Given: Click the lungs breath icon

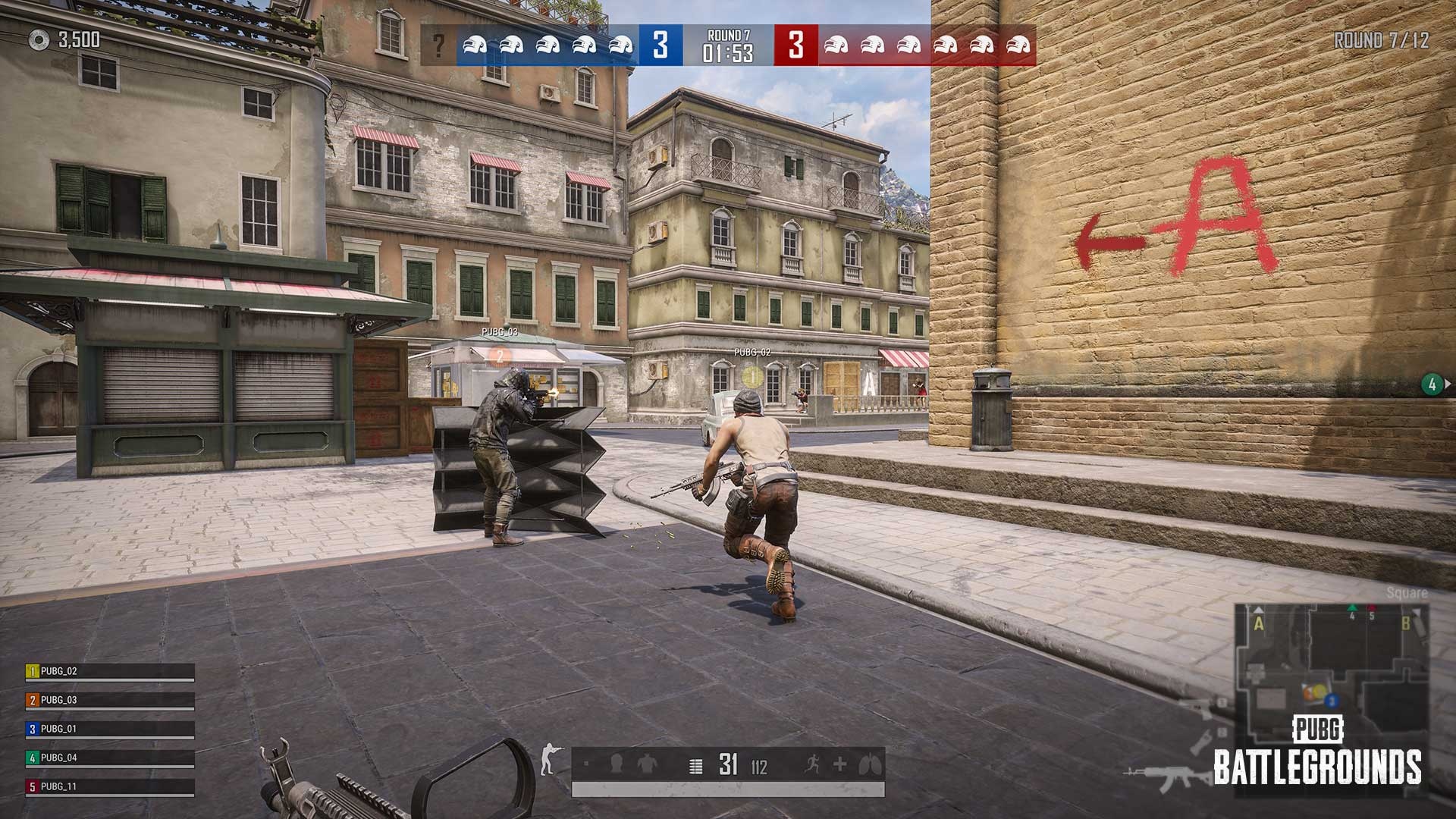Looking at the screenshot, I should coord(868,764).
